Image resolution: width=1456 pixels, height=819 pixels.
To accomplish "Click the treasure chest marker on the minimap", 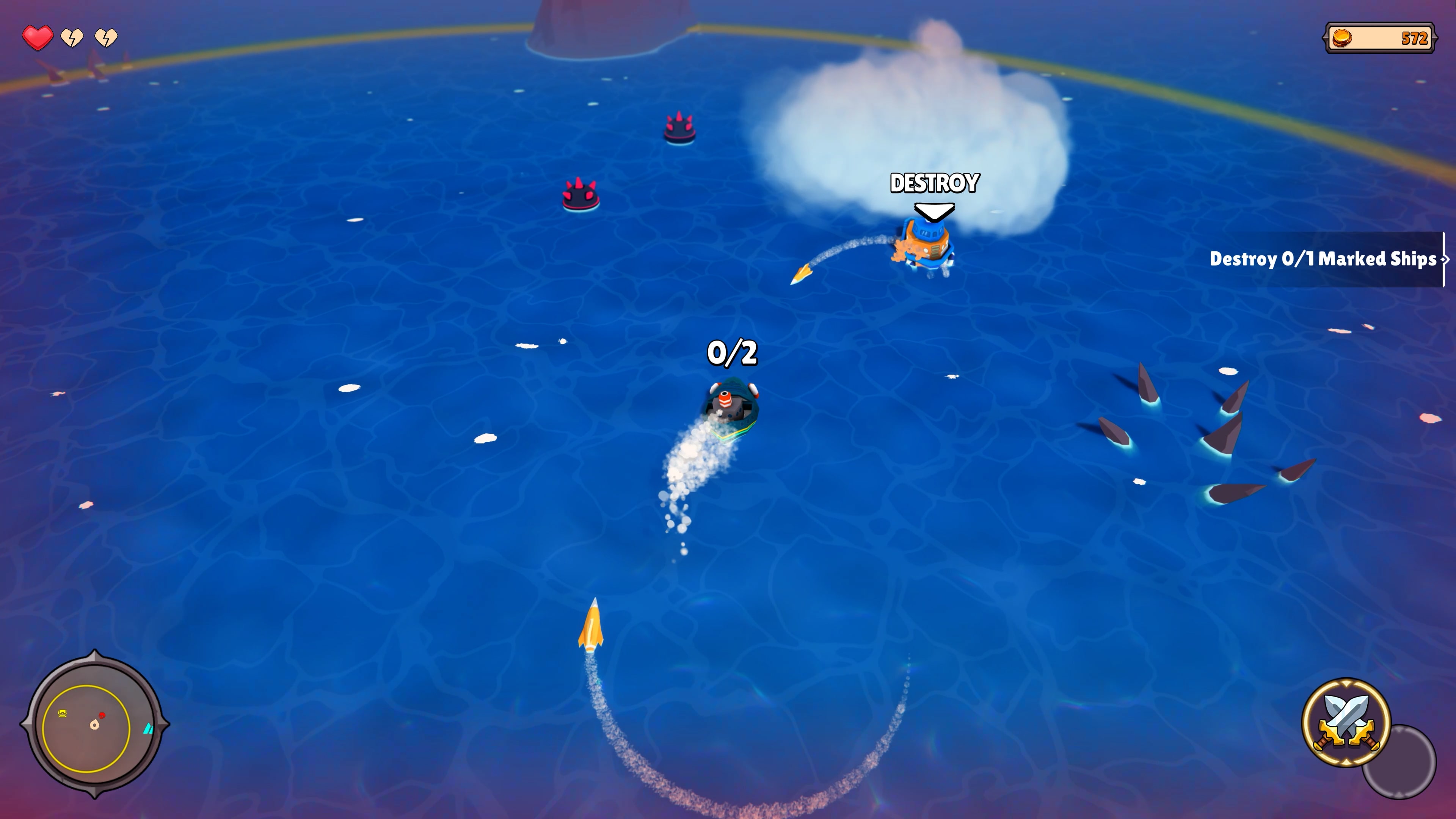I will (x=62, y=713).
